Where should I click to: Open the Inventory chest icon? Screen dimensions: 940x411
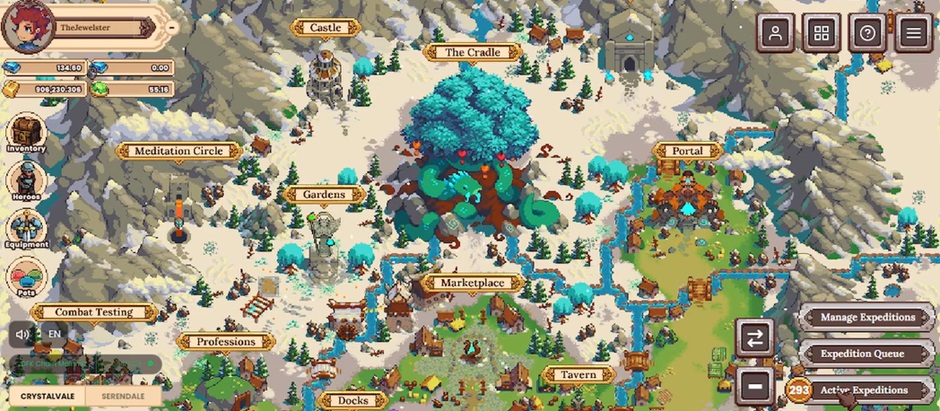27,132
